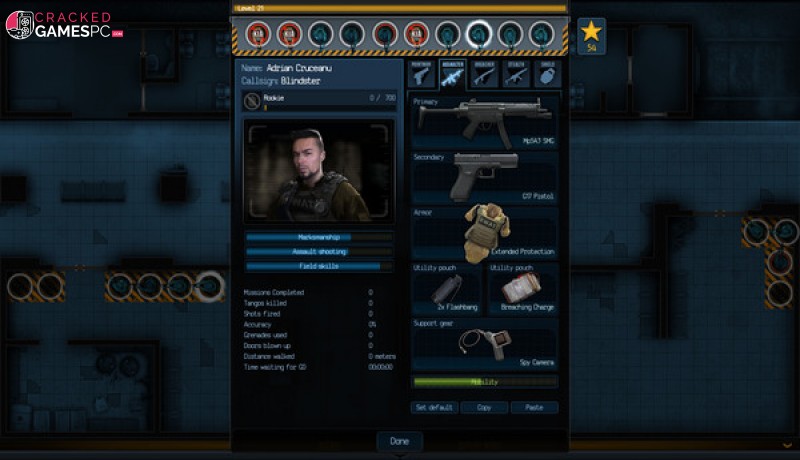The height and width of the screenshot is (460, 800).
Task: Switch to the Pointman class tab
Action: pyautogui.click(x=421, y=74)
